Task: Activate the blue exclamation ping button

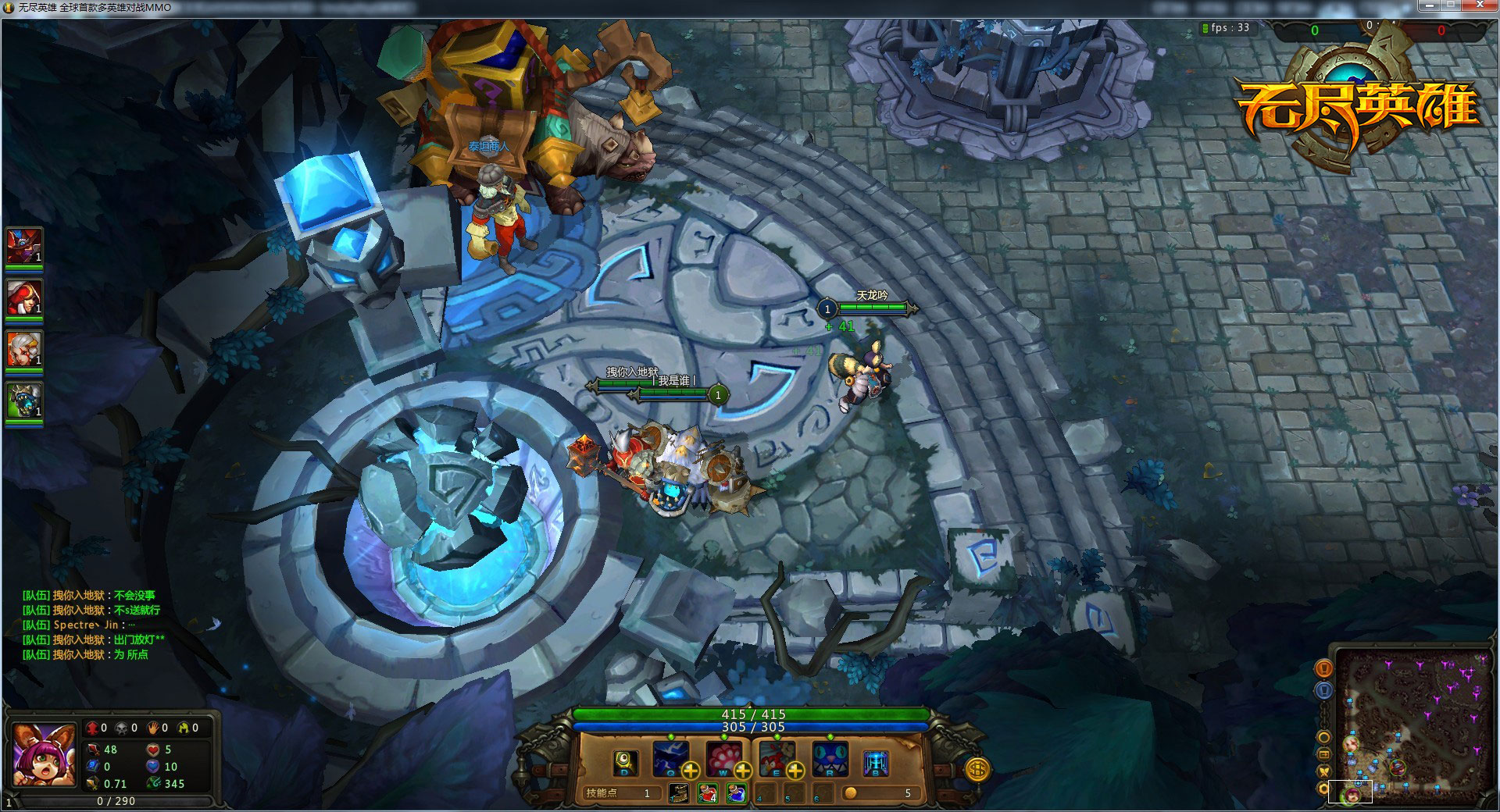Action: 1323,690
